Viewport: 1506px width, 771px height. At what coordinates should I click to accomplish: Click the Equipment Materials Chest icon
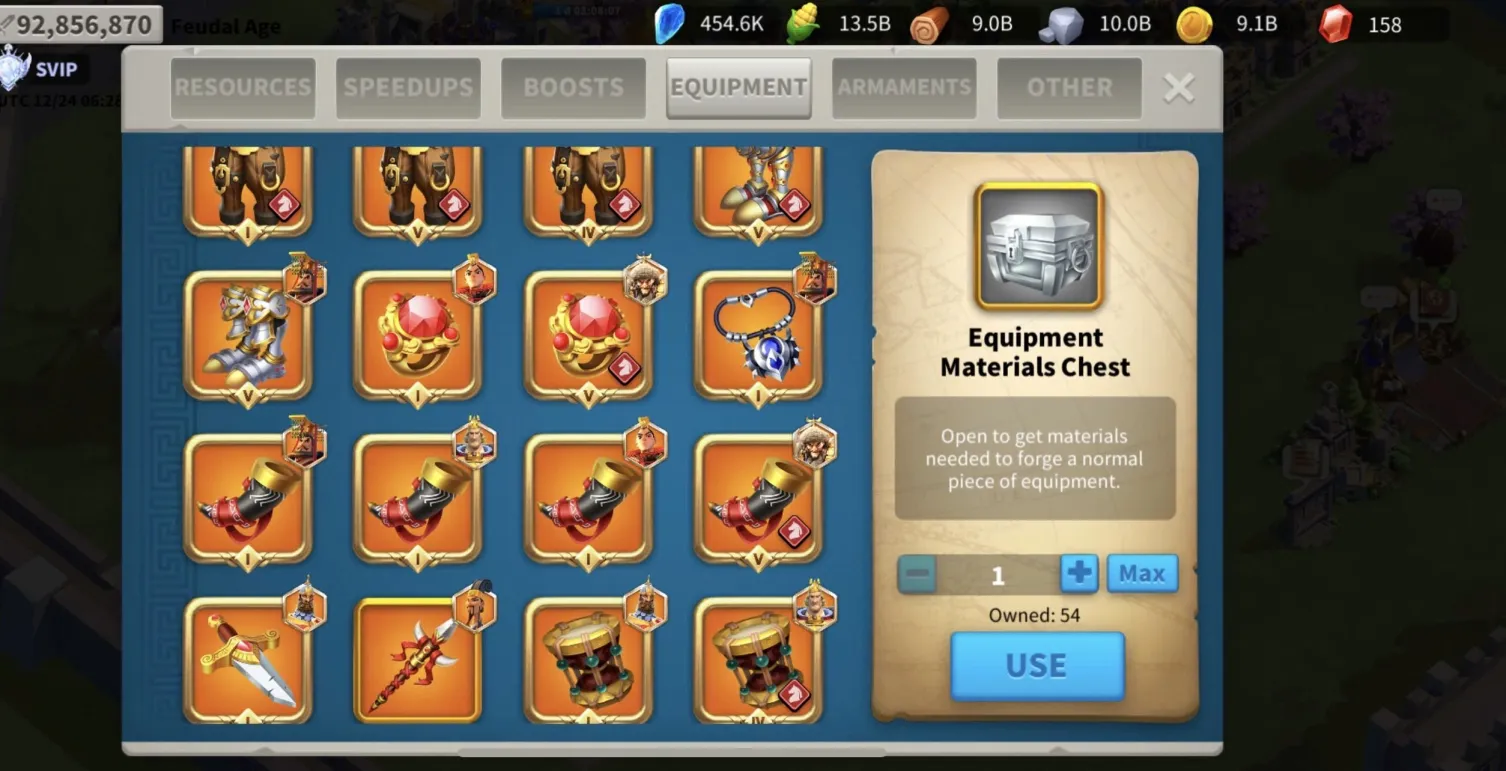click(1038, 246)
